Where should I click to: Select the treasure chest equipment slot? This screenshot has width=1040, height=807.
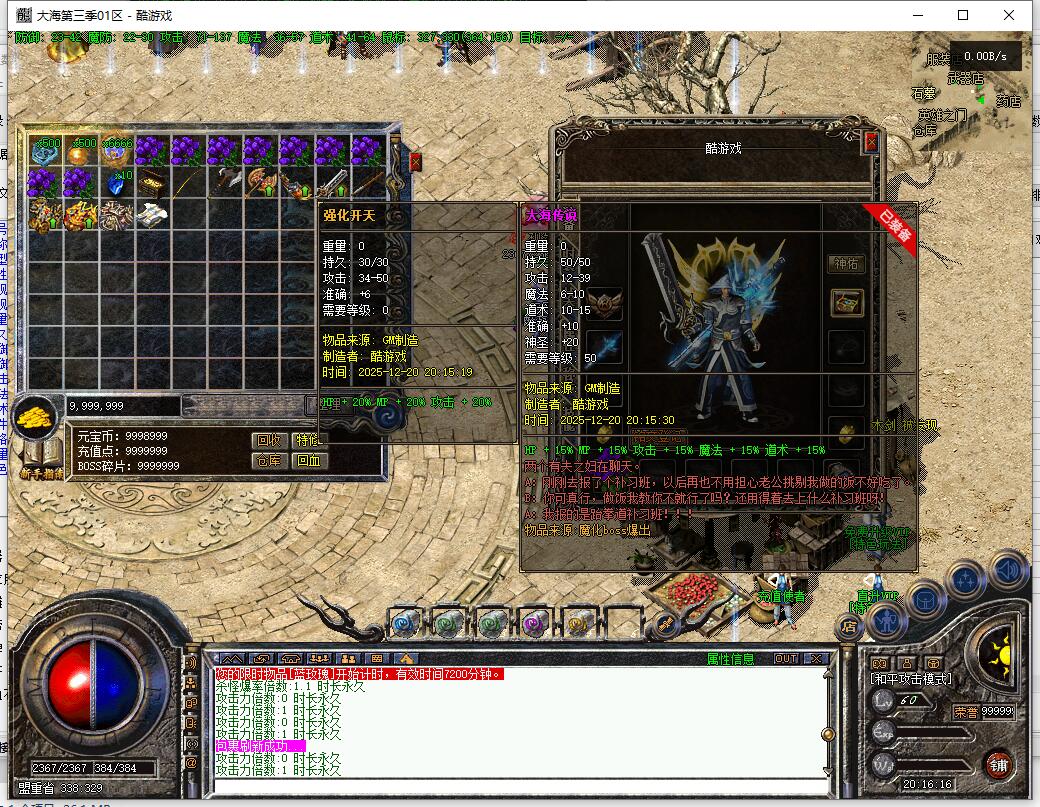tap(847, 304)
